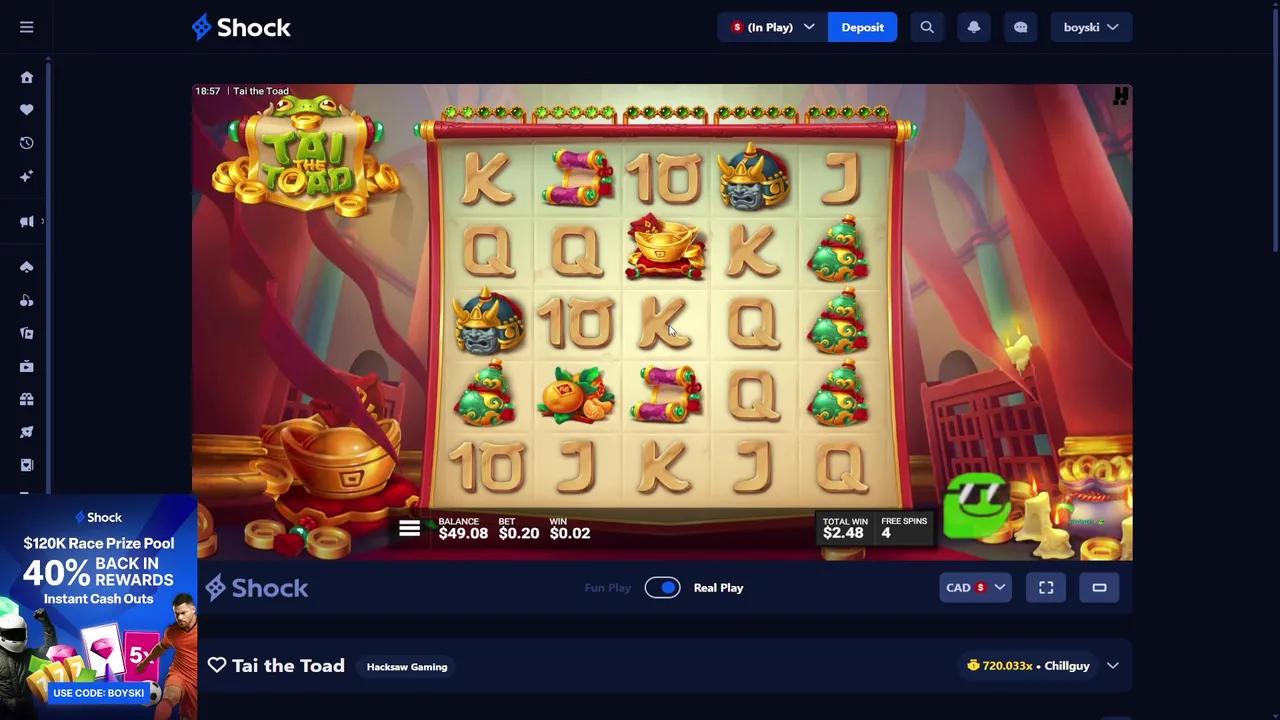
Task: Enter fullscreen mode for the game
Action: coord(1045,587)
